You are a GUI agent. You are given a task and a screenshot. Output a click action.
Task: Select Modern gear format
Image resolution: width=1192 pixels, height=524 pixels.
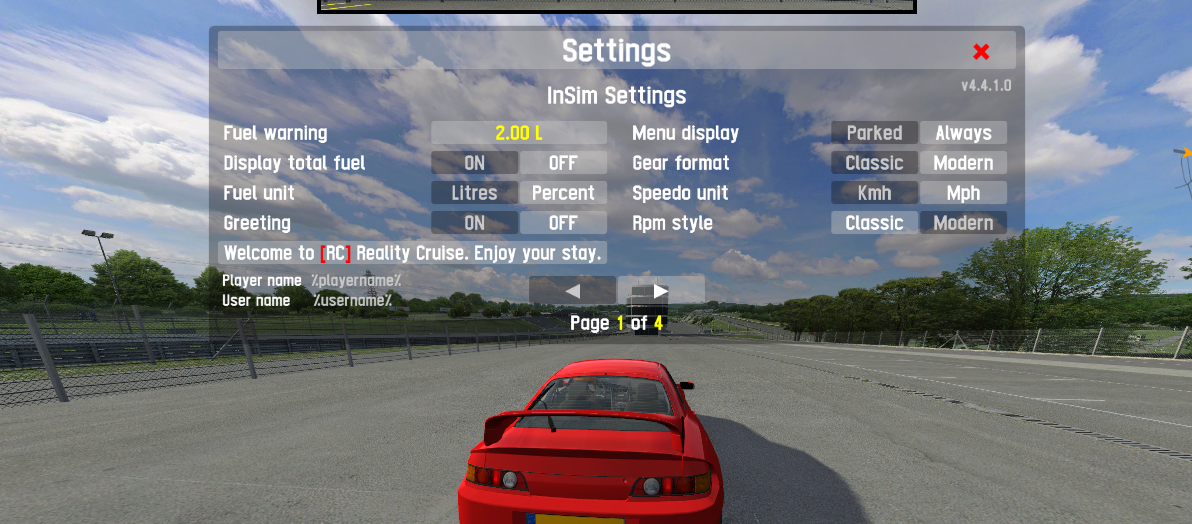(x=963, y=163)
